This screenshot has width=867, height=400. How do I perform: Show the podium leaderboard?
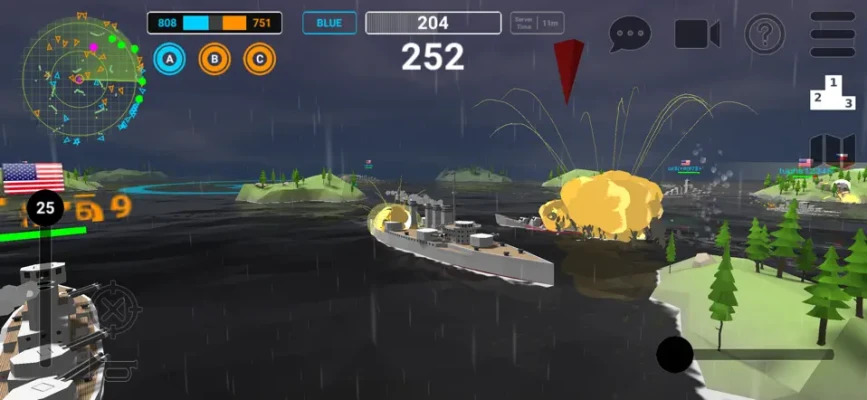(x=832, y=93)
